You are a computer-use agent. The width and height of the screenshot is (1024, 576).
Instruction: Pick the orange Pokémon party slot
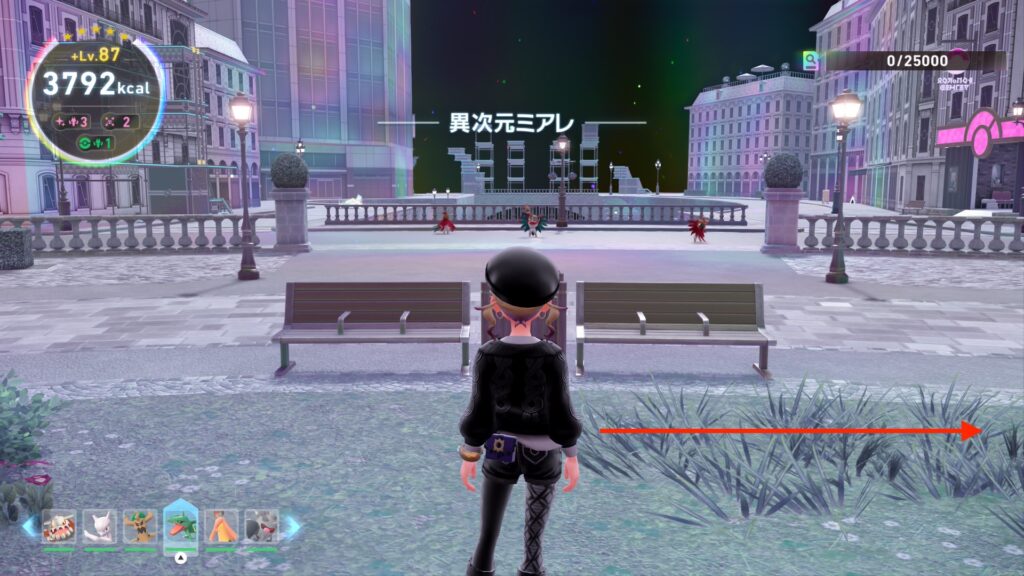click(x=221, y=525)
